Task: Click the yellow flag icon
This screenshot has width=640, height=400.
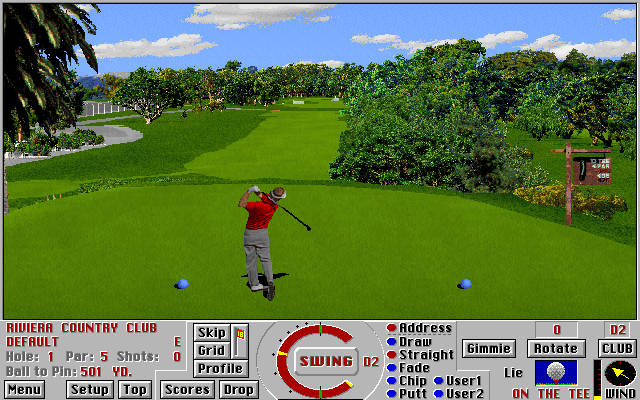Action: [240, 335]
